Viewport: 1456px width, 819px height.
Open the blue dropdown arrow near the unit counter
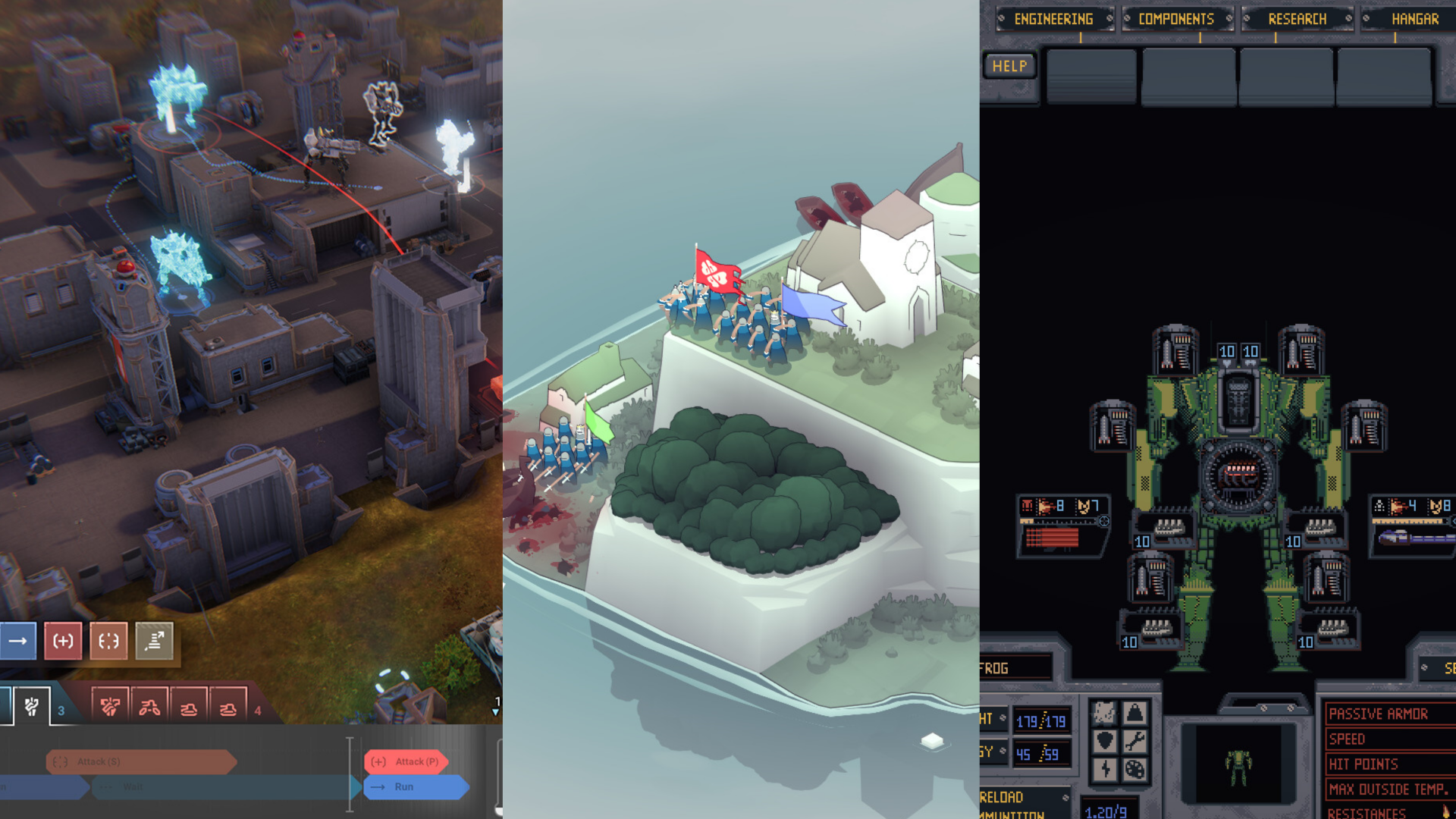click(x=494, y=713)
